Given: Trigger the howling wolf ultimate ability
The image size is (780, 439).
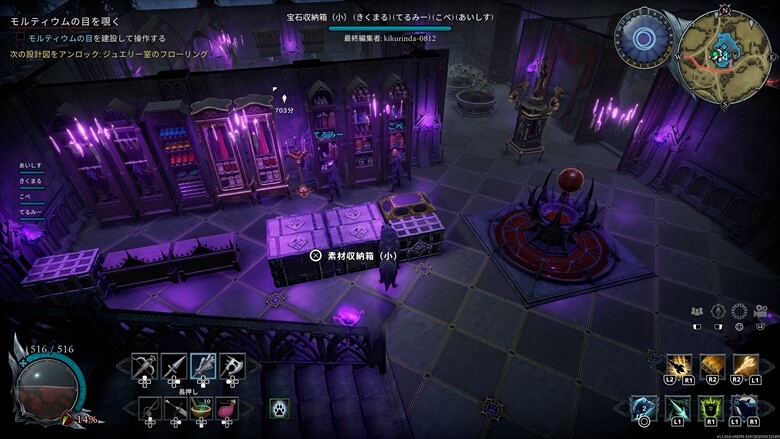Looking at the screenshot, I should [744, 408].
